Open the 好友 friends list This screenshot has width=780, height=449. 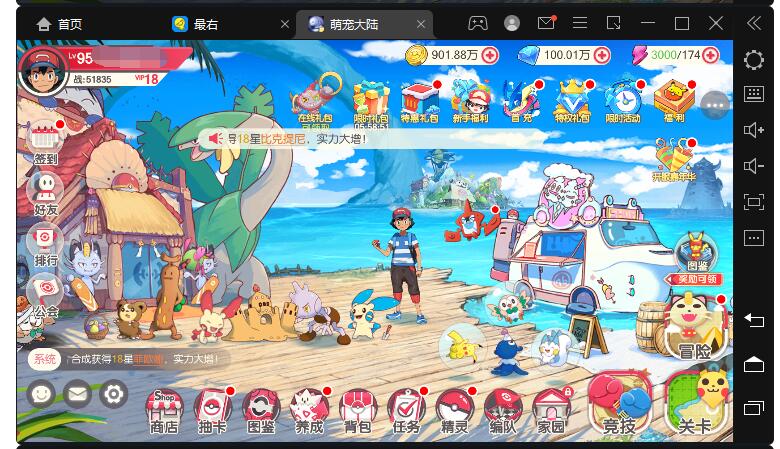point(45,191)
